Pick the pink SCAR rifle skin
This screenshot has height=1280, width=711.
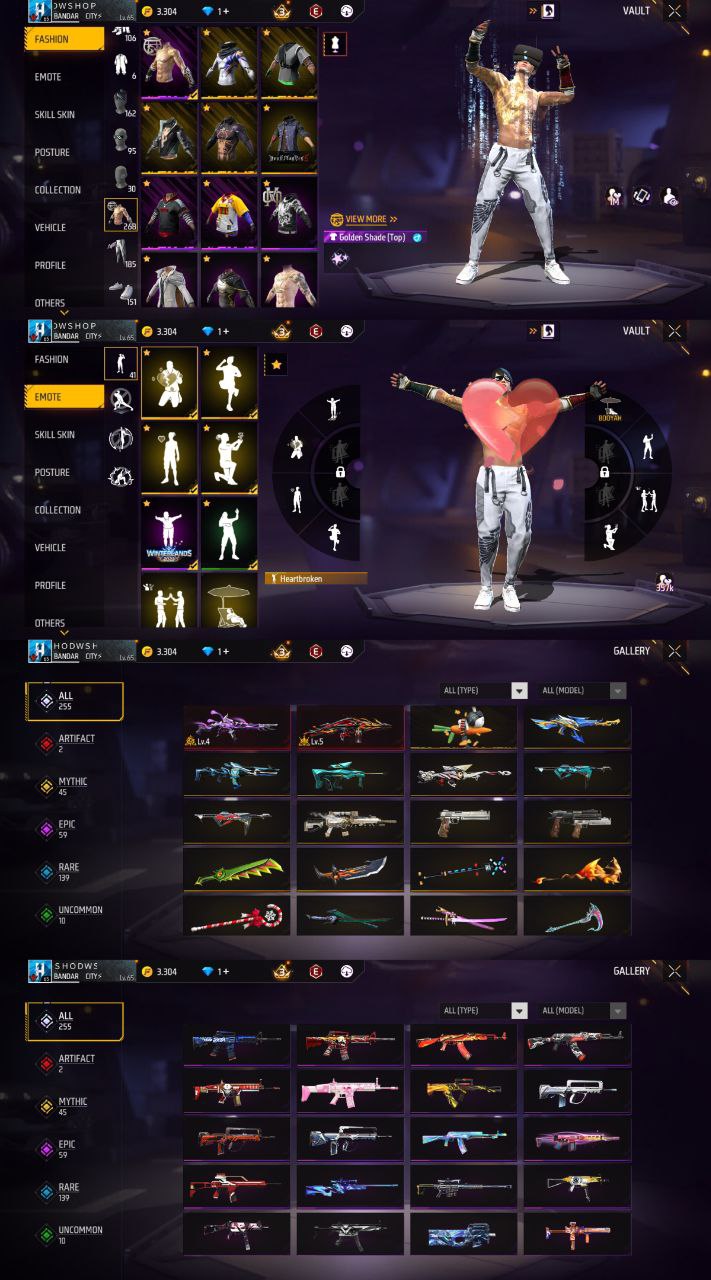point(350,1091)
